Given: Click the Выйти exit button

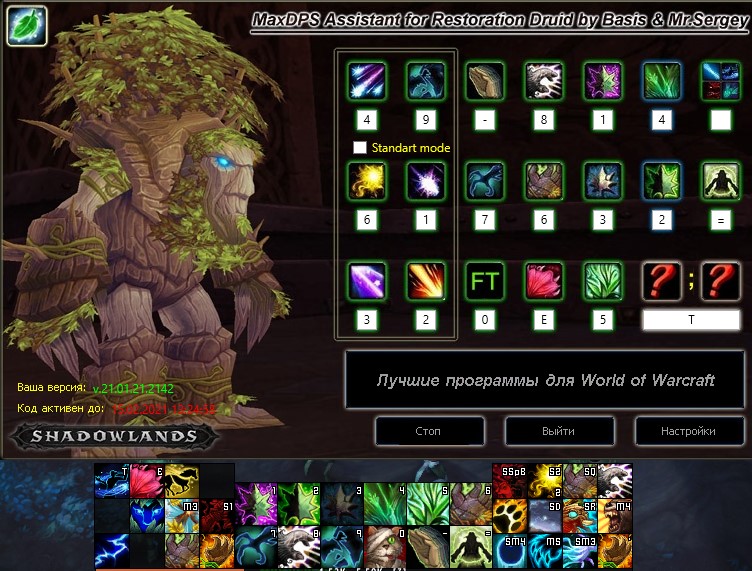Looking at the screenshot, I should click(x=558, y=431).
